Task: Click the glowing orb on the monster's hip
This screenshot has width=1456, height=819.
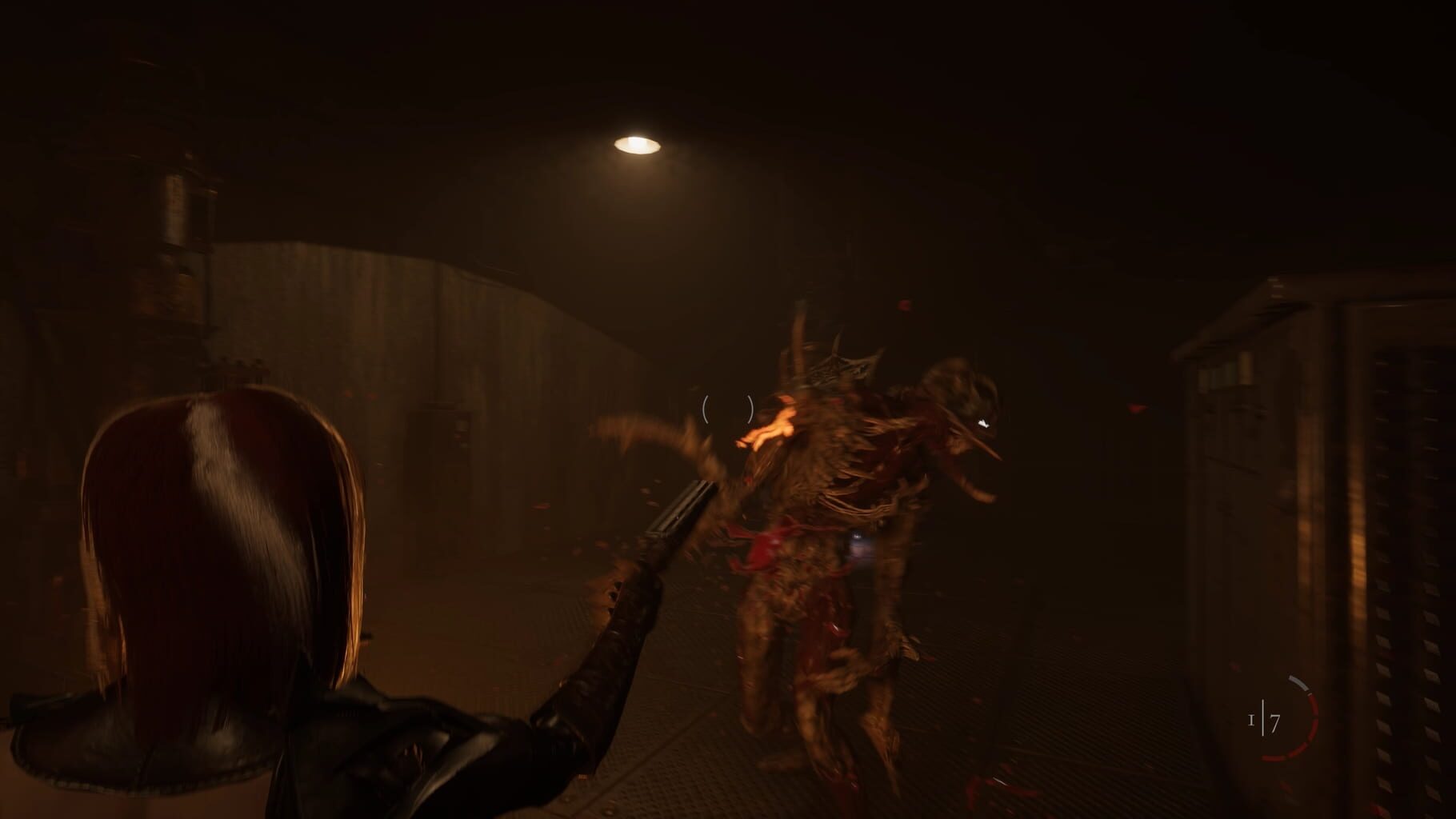Action: tap(856, 535)
